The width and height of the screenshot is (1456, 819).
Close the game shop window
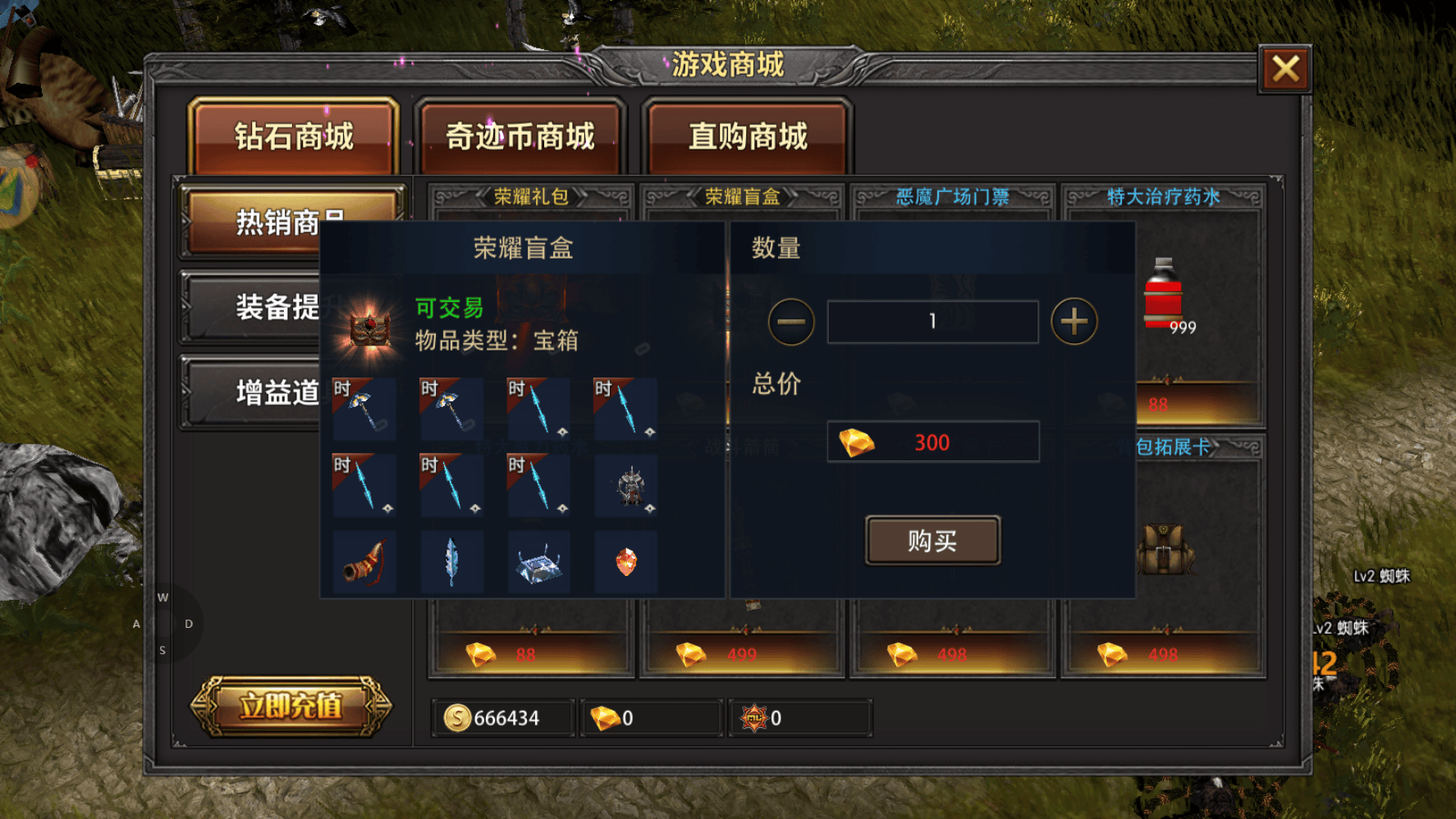[1284, 69]
